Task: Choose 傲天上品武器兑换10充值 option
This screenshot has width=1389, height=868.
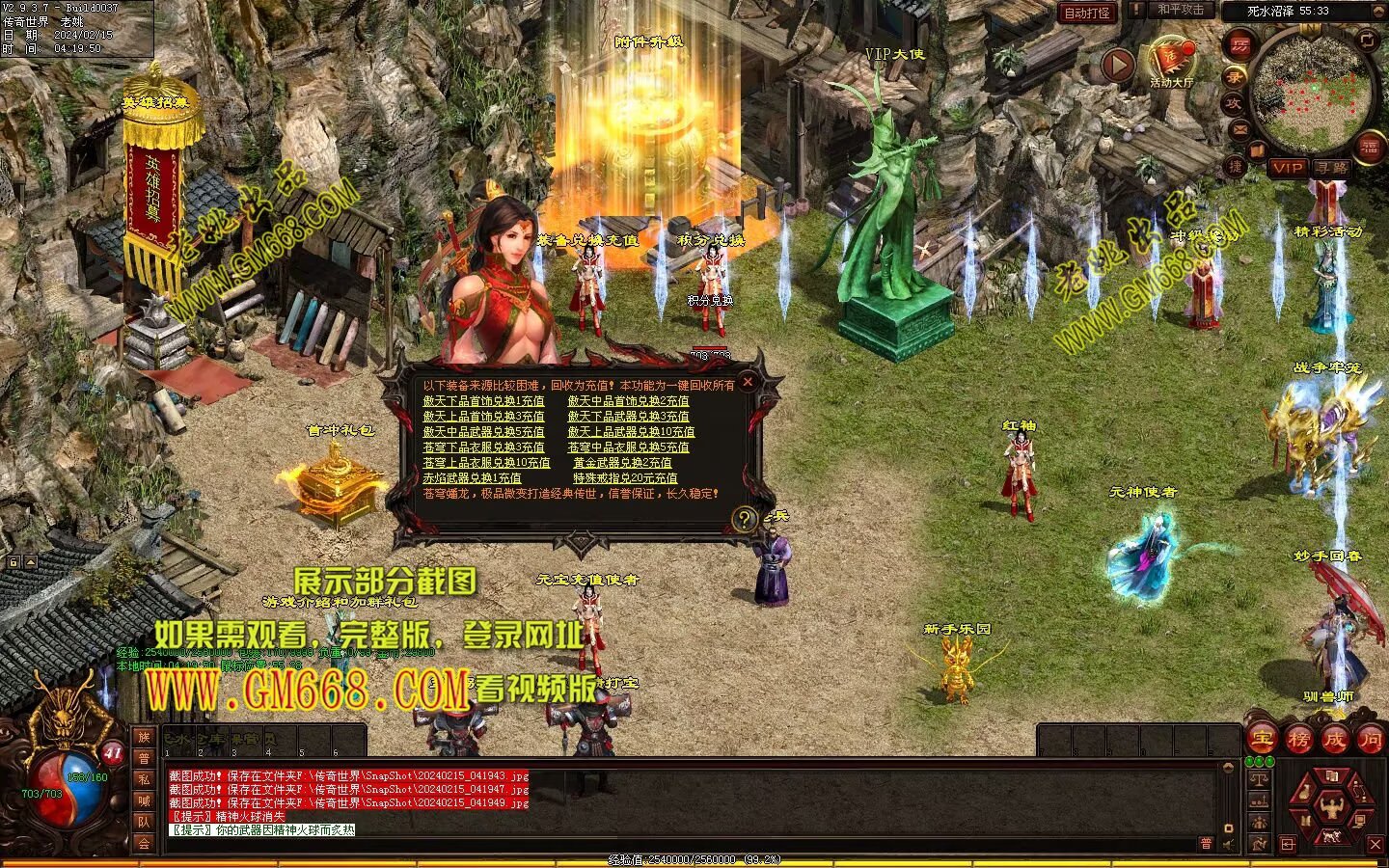Action: point(631,432)
